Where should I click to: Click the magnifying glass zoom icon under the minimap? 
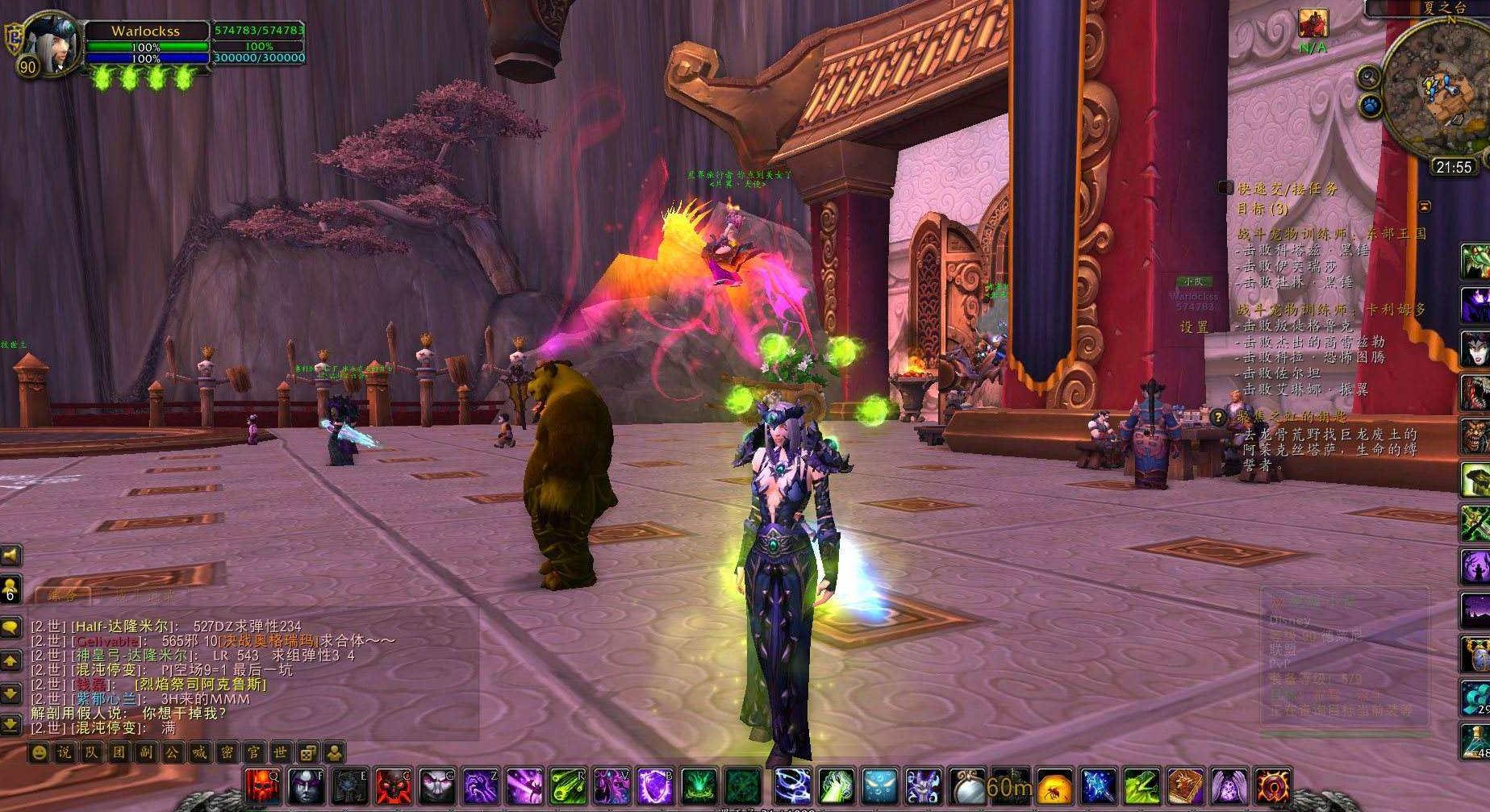pos(1367,77)
